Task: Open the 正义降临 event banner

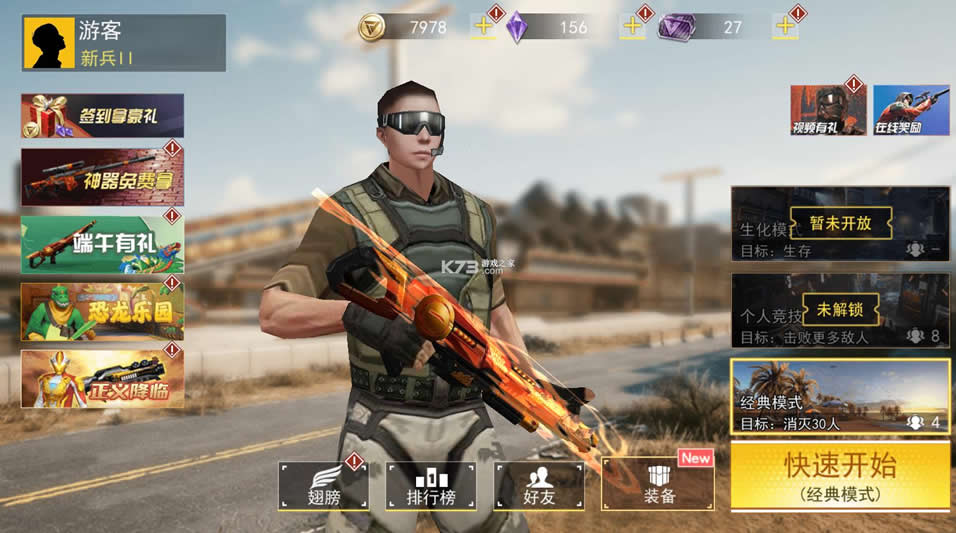Action: click(102, 379)
